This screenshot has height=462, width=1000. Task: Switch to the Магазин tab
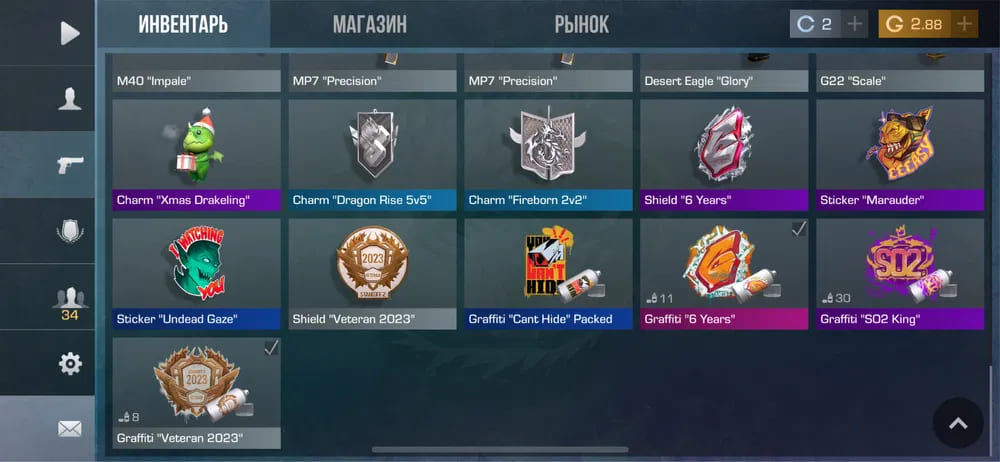[369, 24]
